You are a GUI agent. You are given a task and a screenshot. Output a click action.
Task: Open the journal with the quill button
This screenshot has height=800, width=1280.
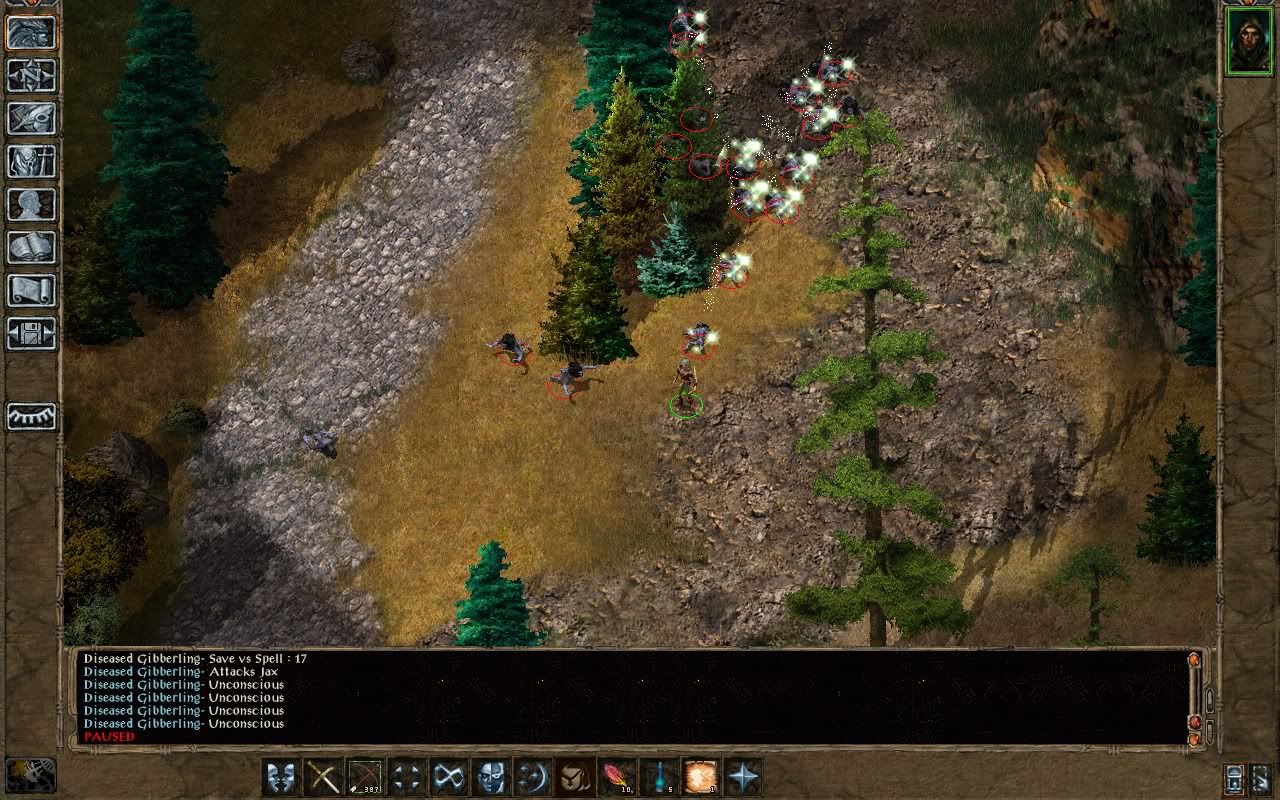point(32,119)
